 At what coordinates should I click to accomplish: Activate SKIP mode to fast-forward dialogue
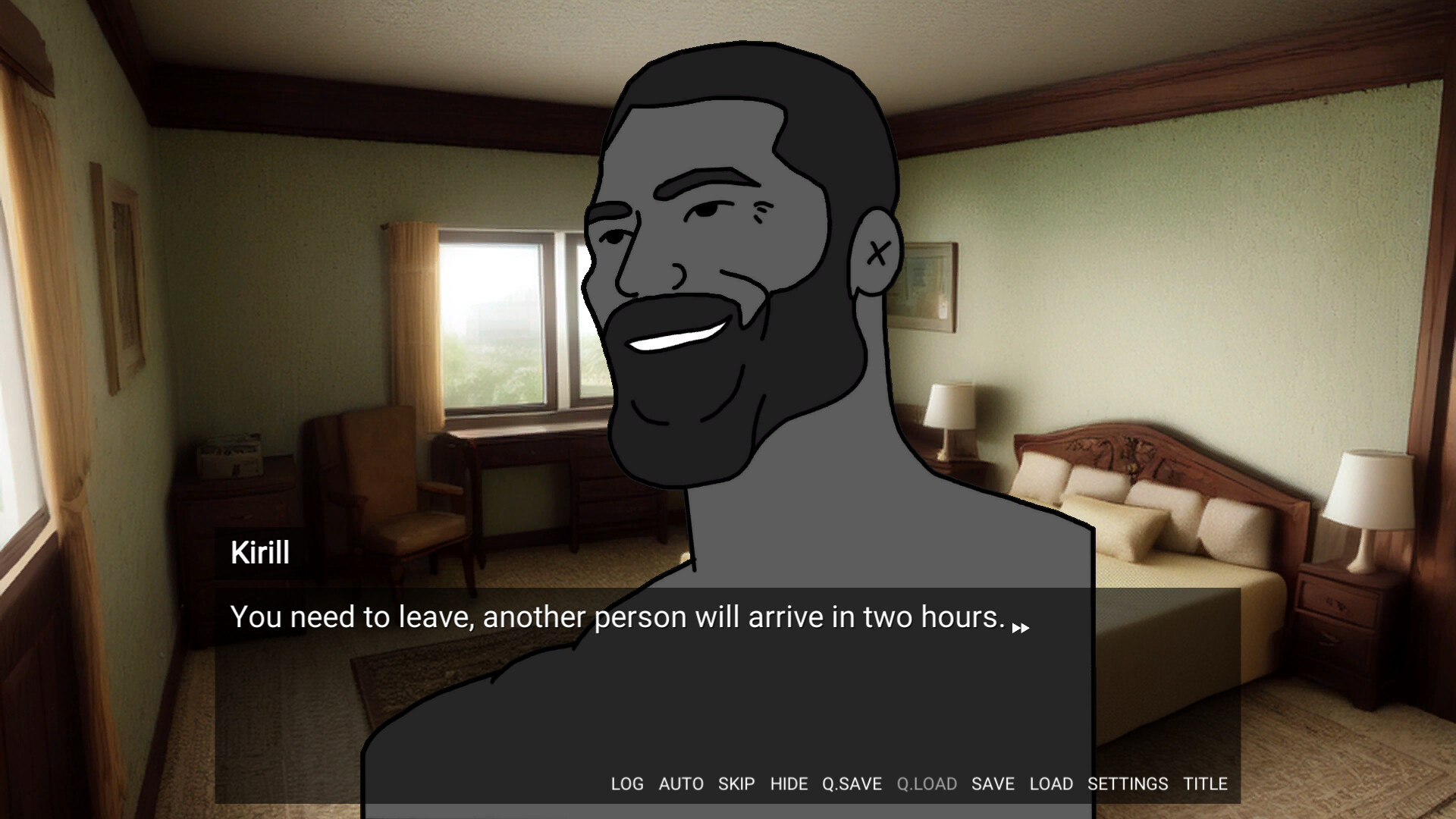tap(736, 784)
